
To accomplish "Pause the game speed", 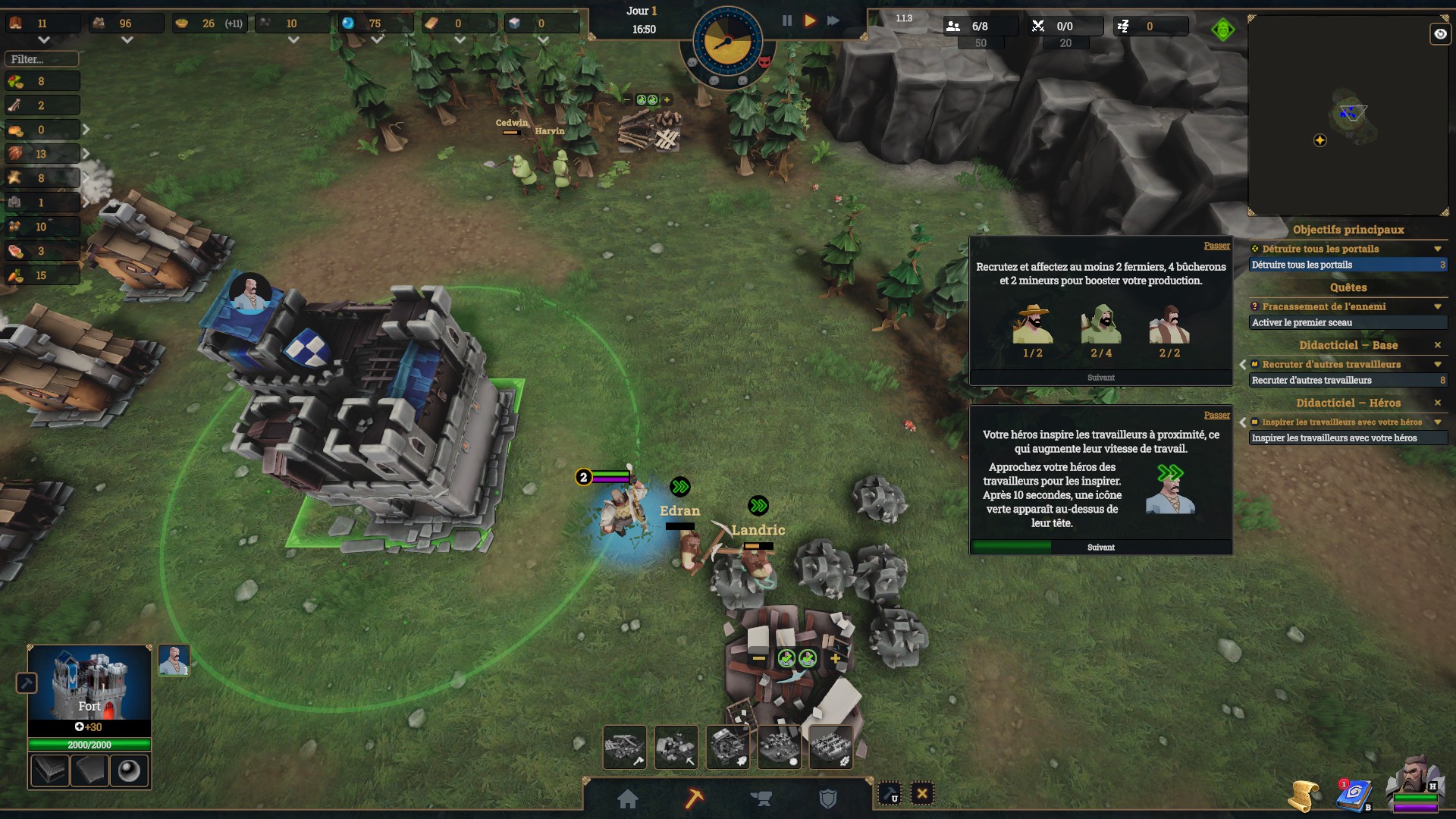I will pos(787,21).
